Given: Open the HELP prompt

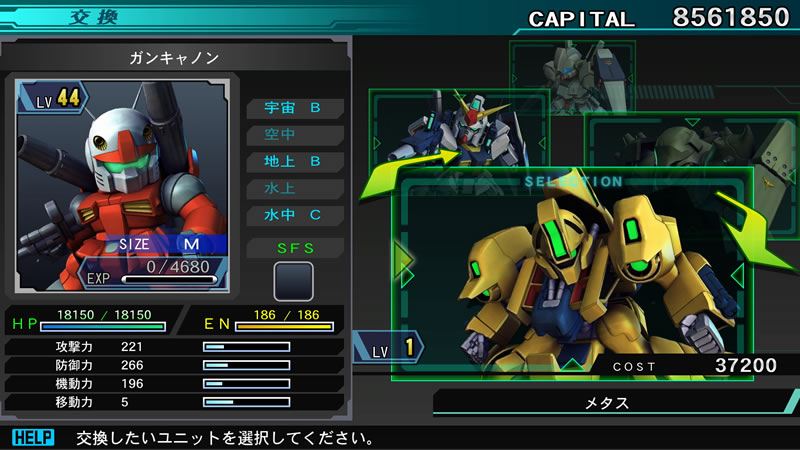Looking at the screenshot, I should (32, 437).
